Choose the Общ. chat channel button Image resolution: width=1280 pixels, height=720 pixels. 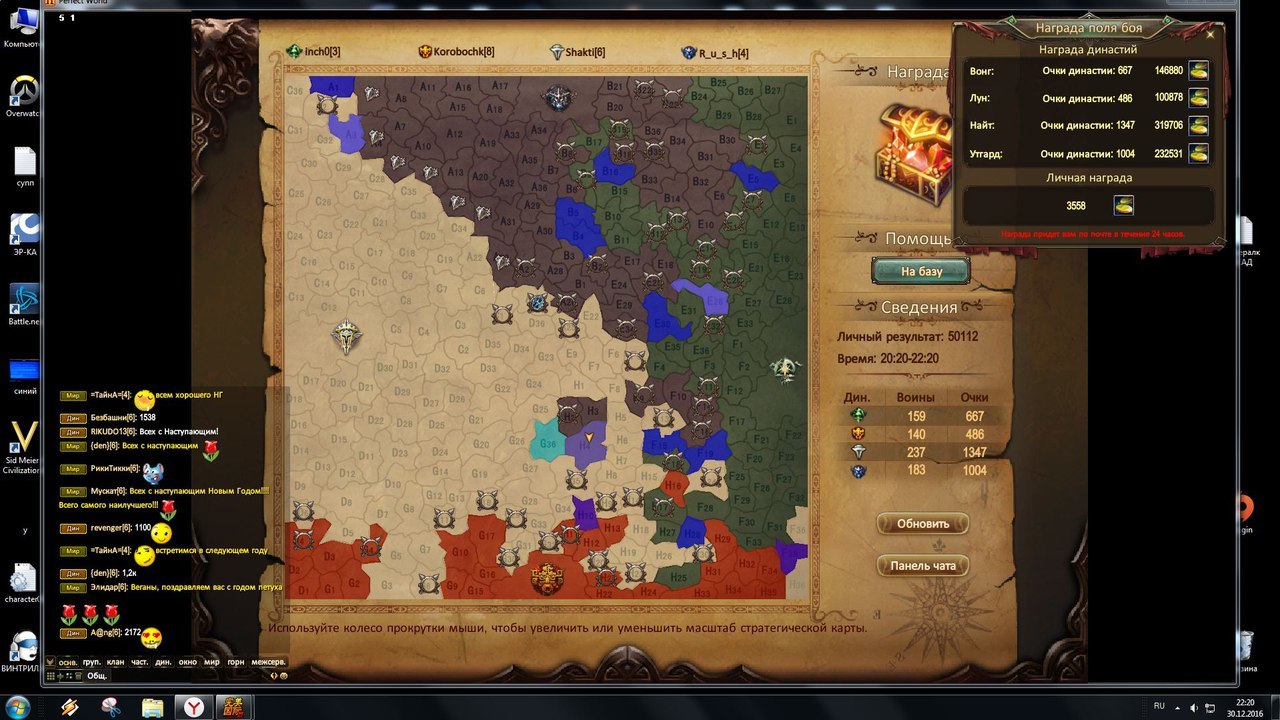[x=96, y=676]
